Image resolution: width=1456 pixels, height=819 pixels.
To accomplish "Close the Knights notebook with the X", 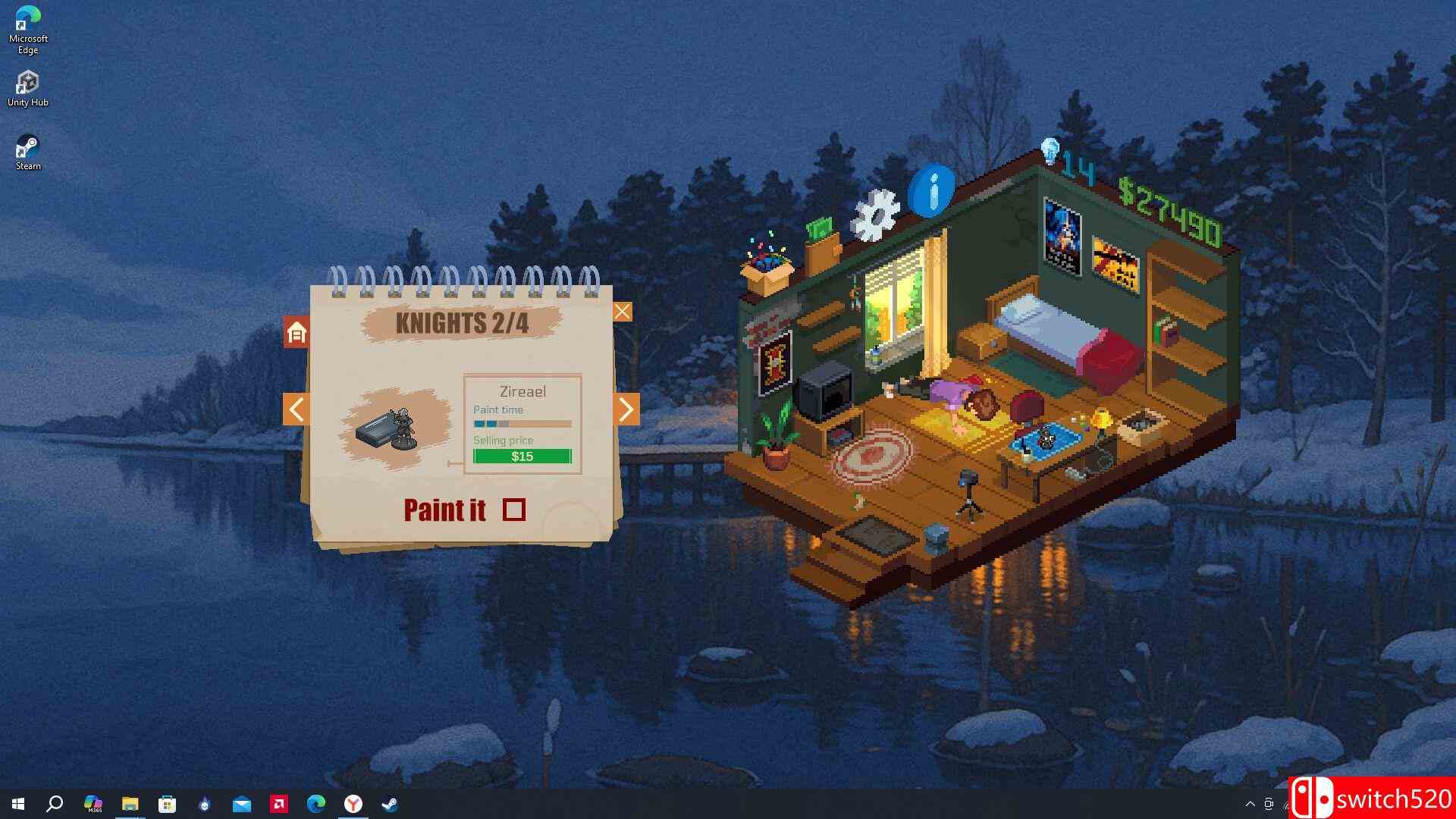I will [623, 311].
